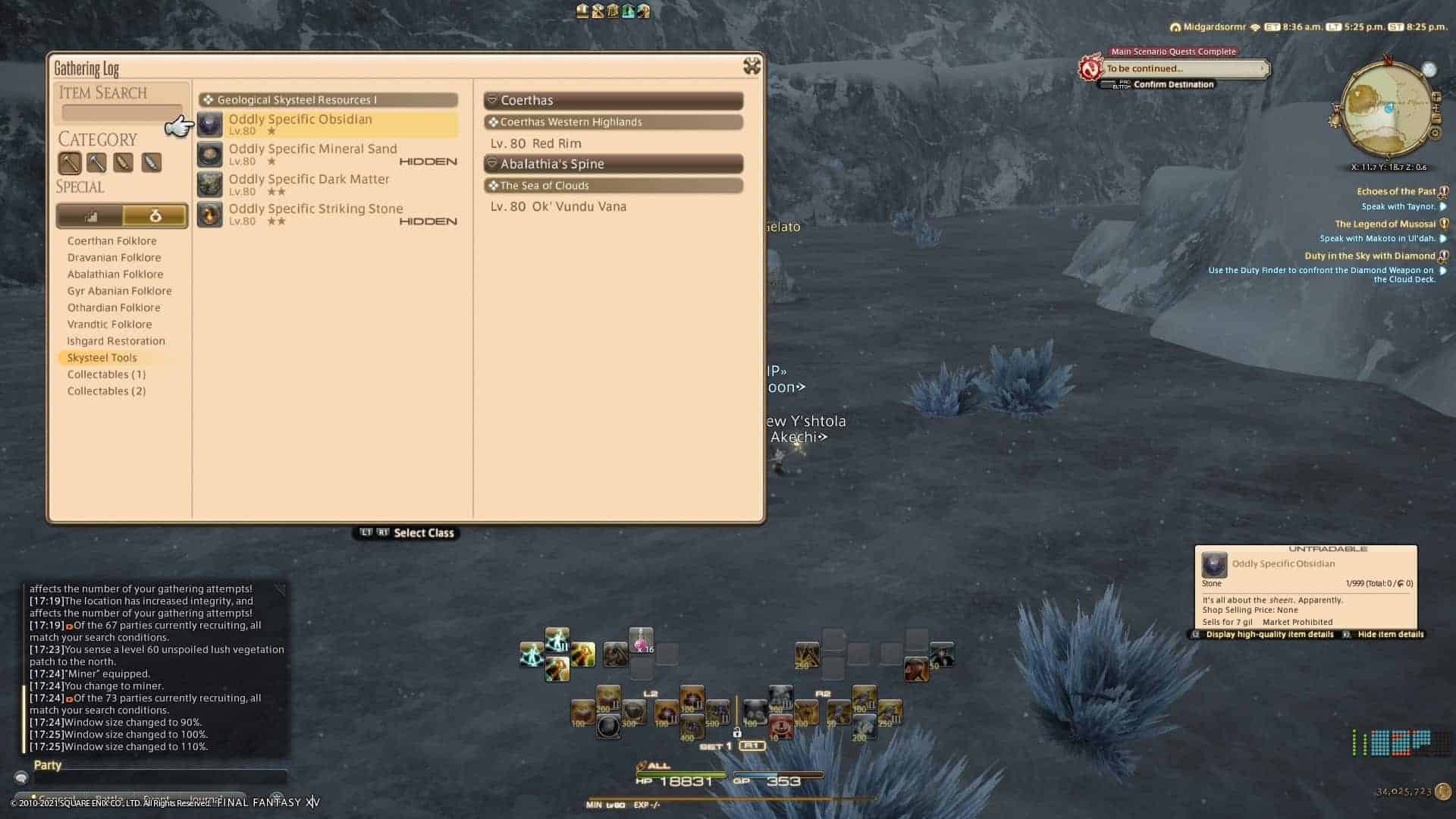Toggle the folklore book special filter
The image size is (1456, 819).
pyautogui.click(x=91, y=215)
